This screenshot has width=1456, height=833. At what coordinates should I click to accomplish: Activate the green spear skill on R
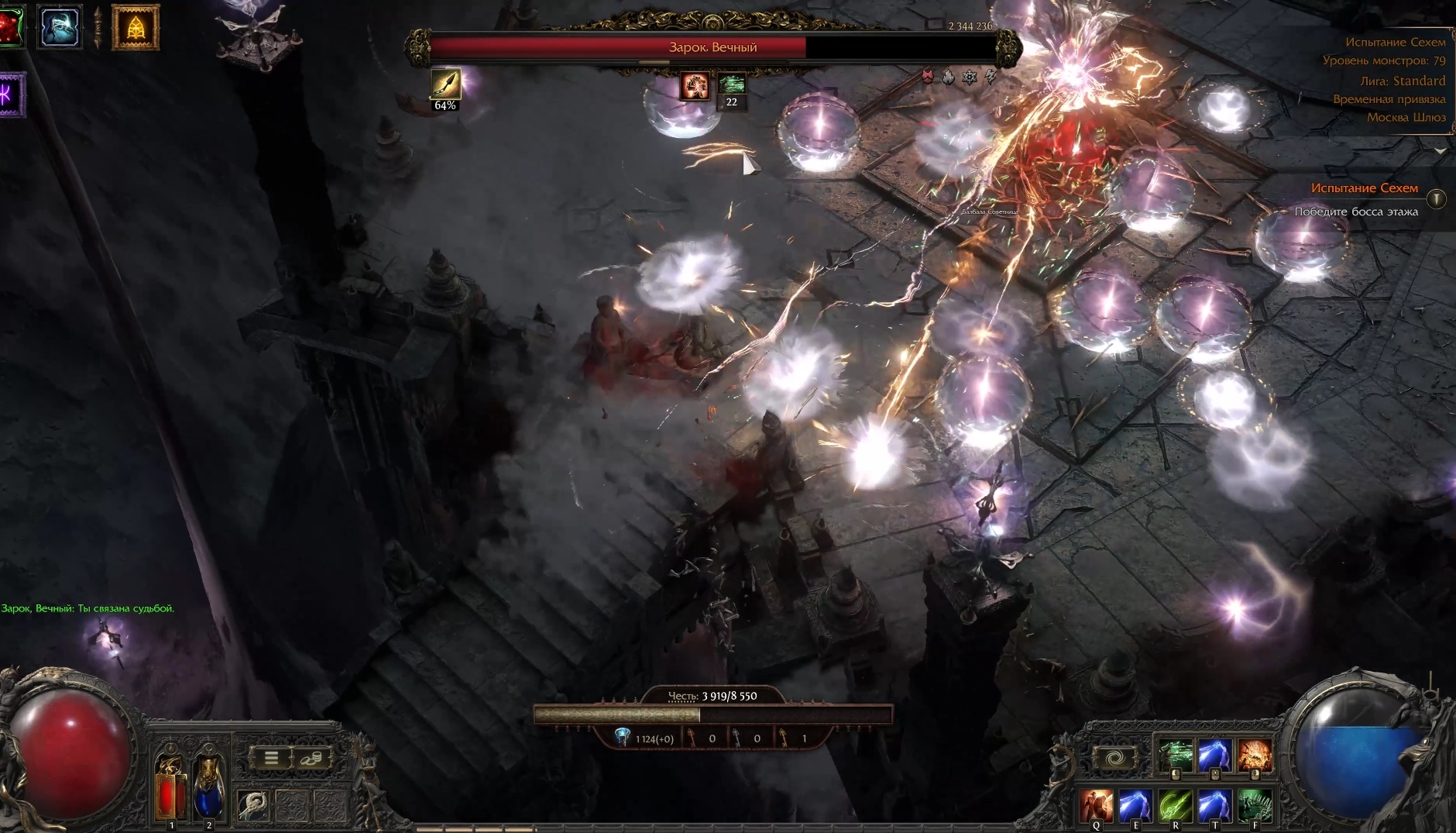pos(1176,806)
